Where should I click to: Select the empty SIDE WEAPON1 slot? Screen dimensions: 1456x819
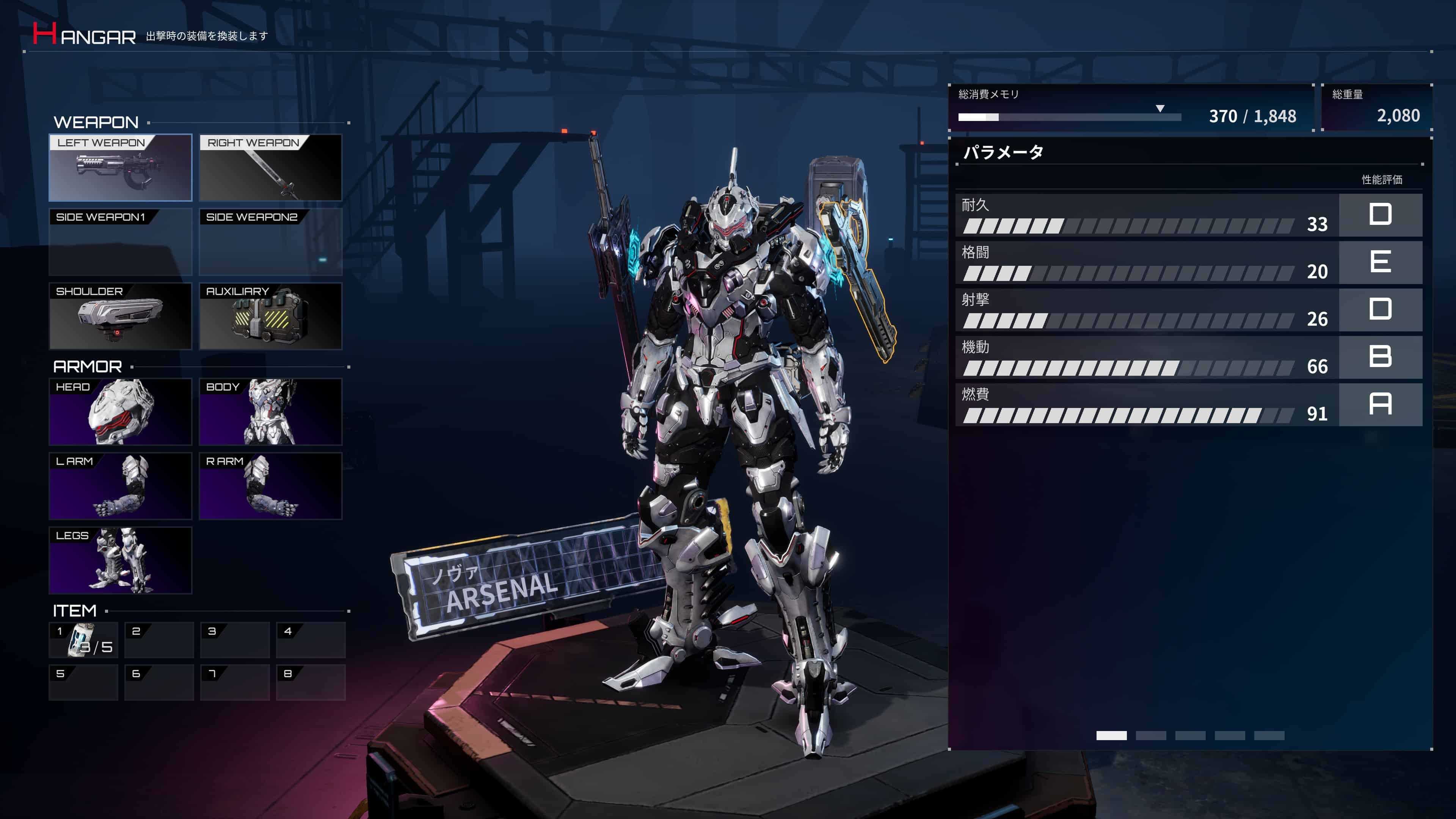[120, 242]
